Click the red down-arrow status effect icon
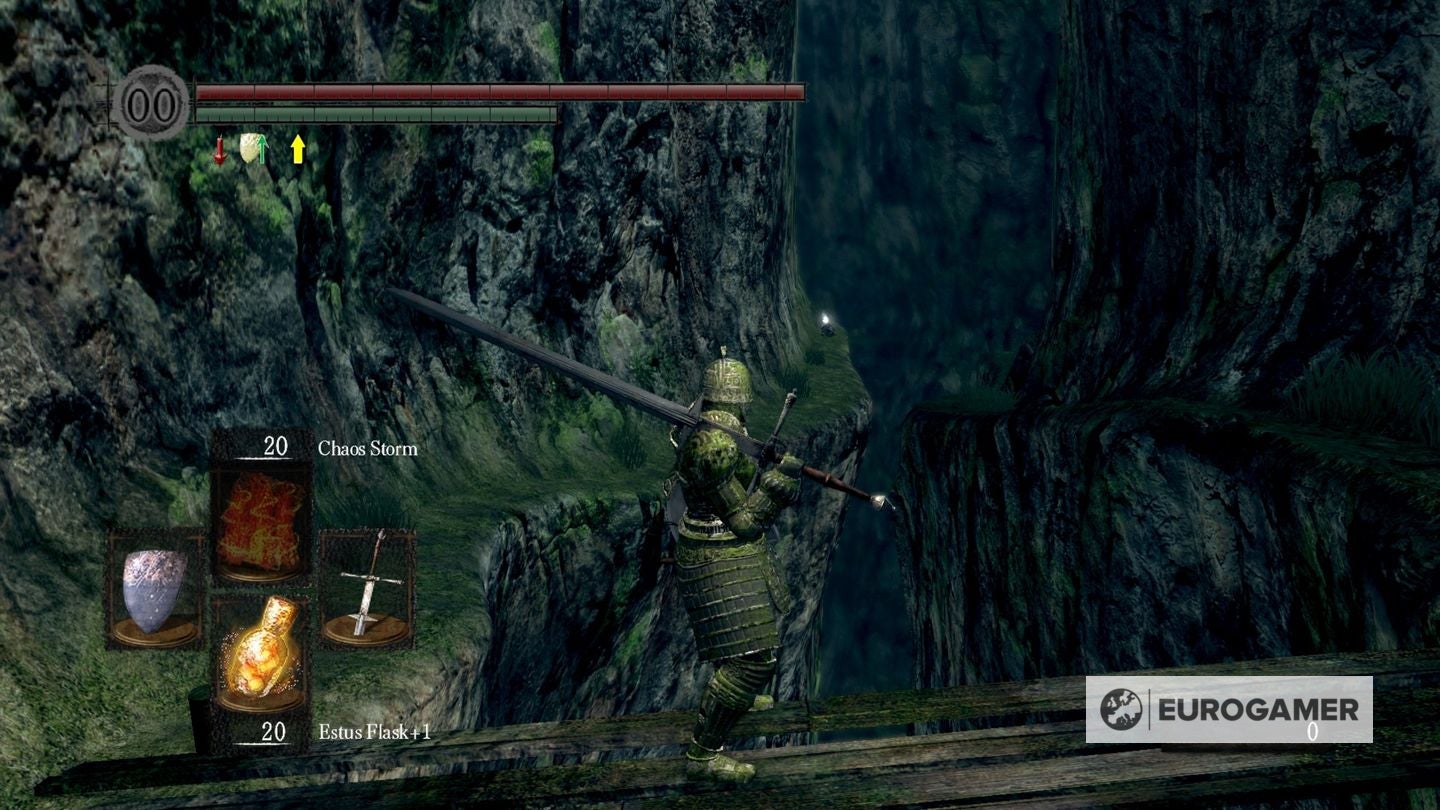This screenshot has width=1440, height=810. [x=219, y=150]
